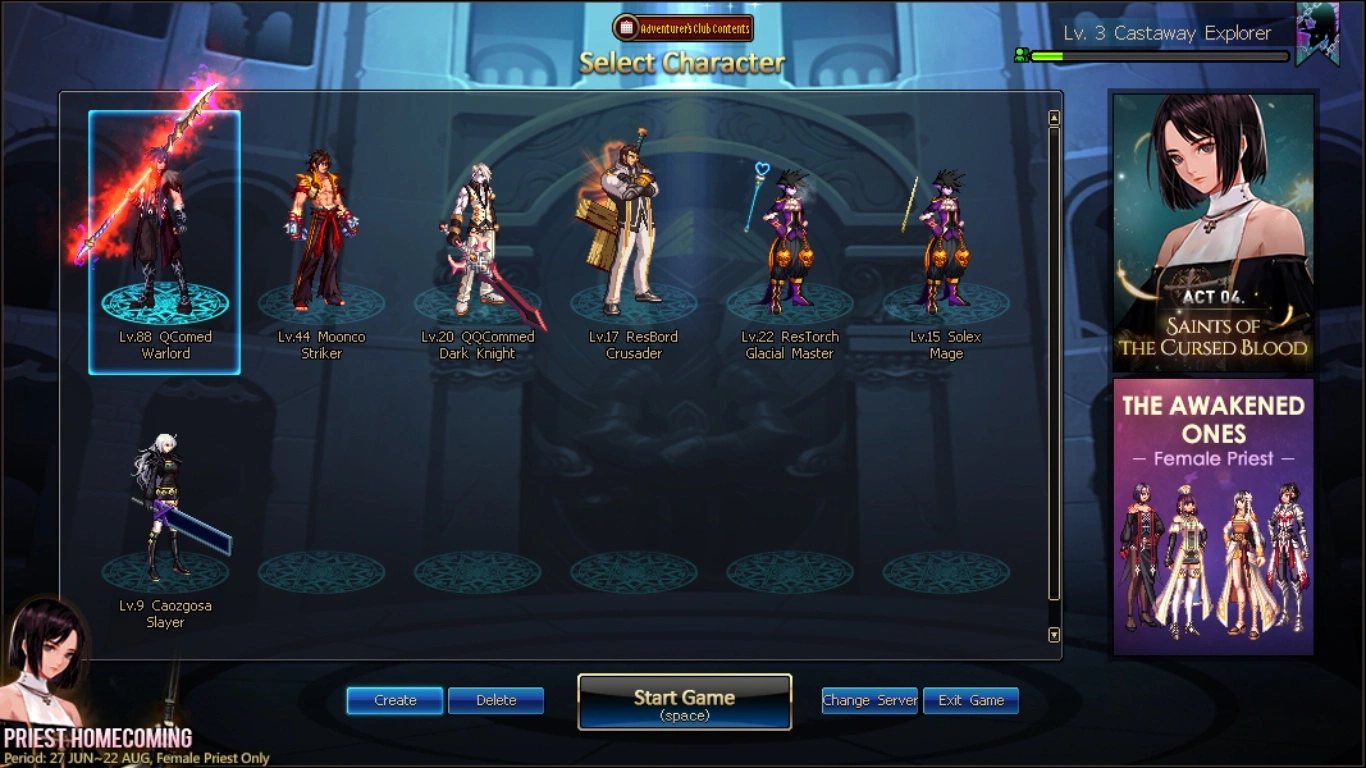This screenshot has width=1366, height=768.
Task: Click the character list scroll-down arrow
Action: click(x=1054, y=635)
